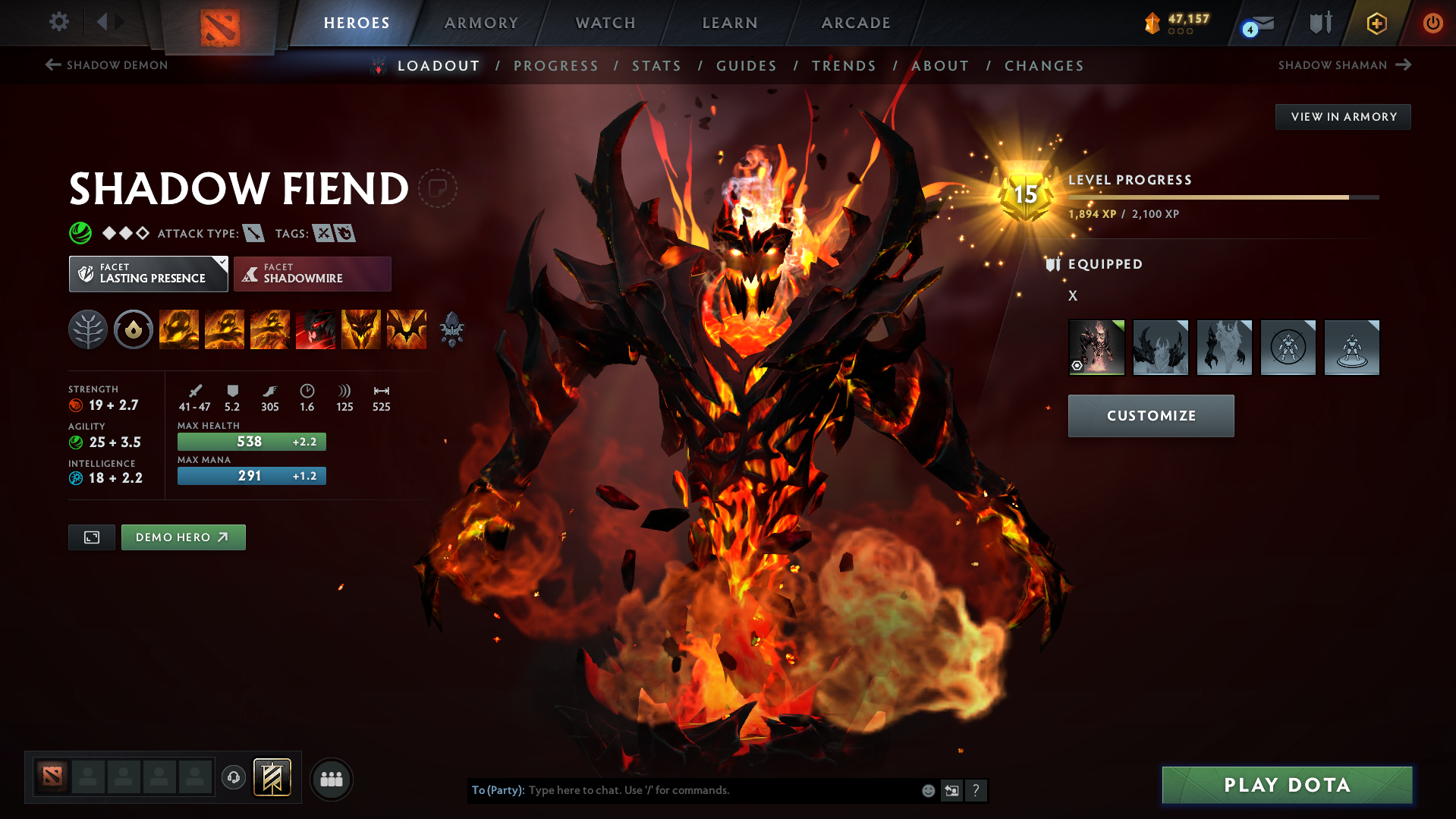Open the ARMORY menu item
Viewport: 1456px width, 819px height.
coord(481,23)
